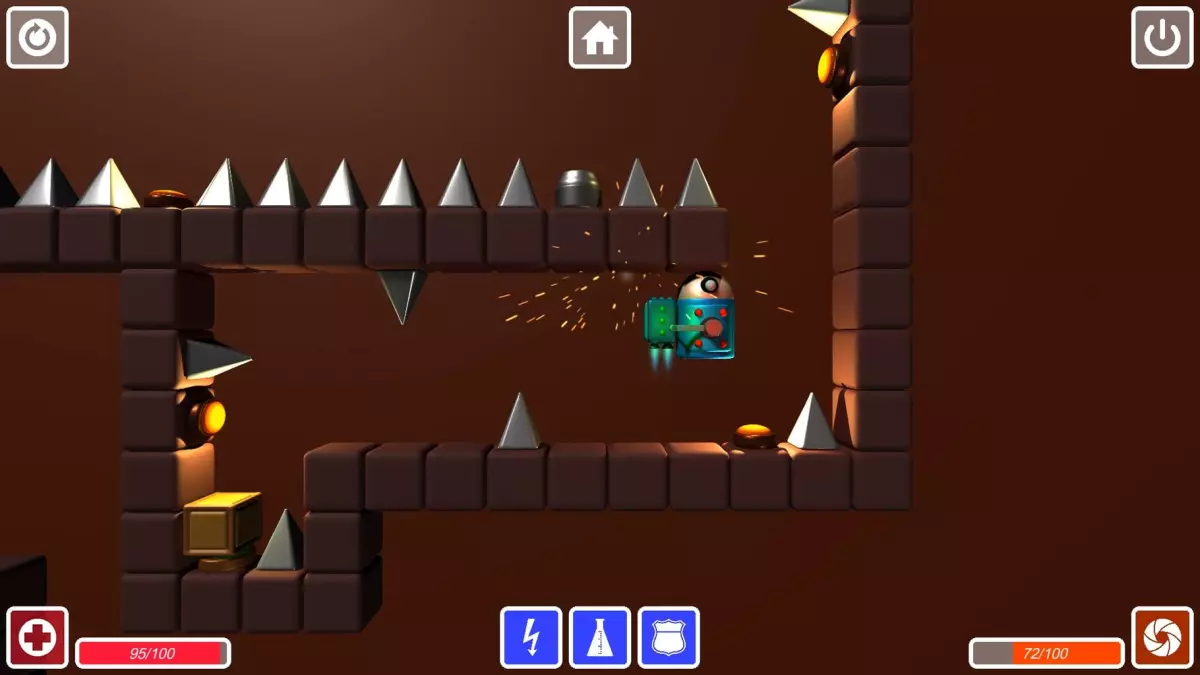
Task: Restart the level with the circular arrow button
Action: point(38,38)
